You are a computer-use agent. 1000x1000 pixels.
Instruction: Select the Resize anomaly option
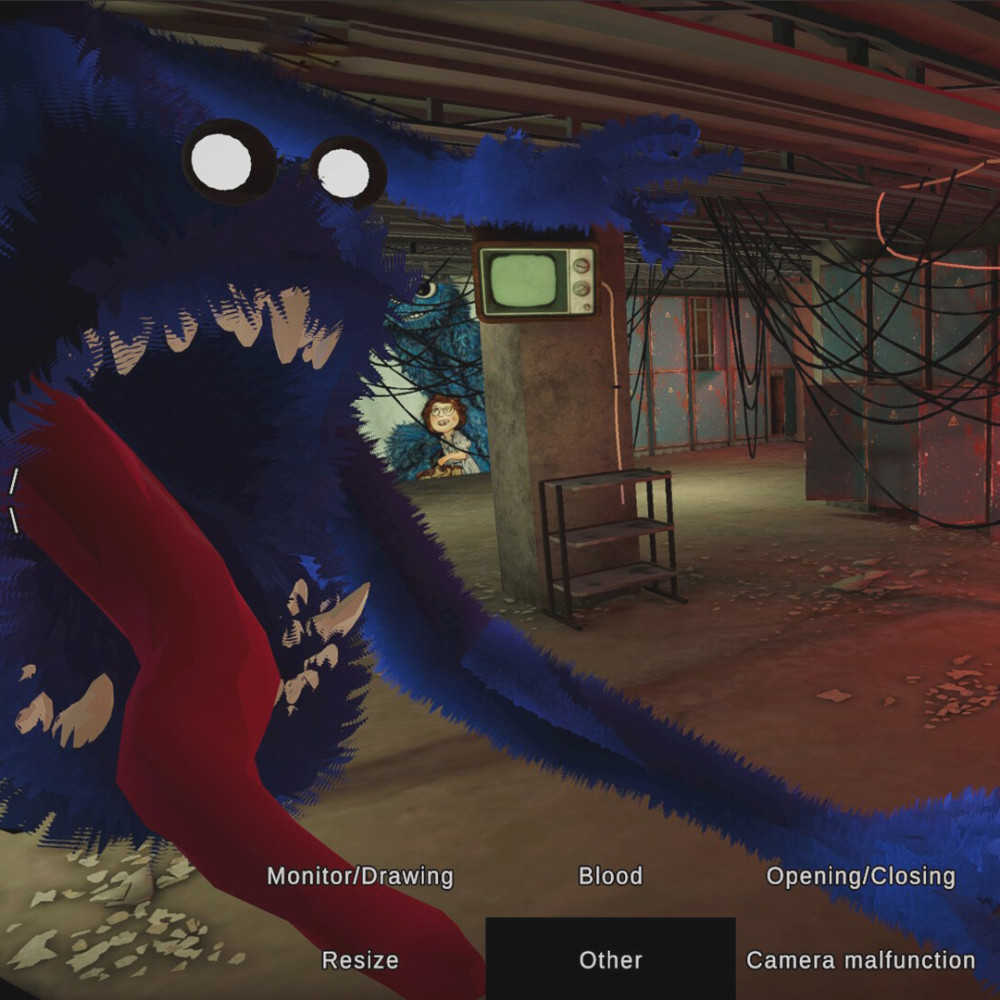[x=360, y=961]
